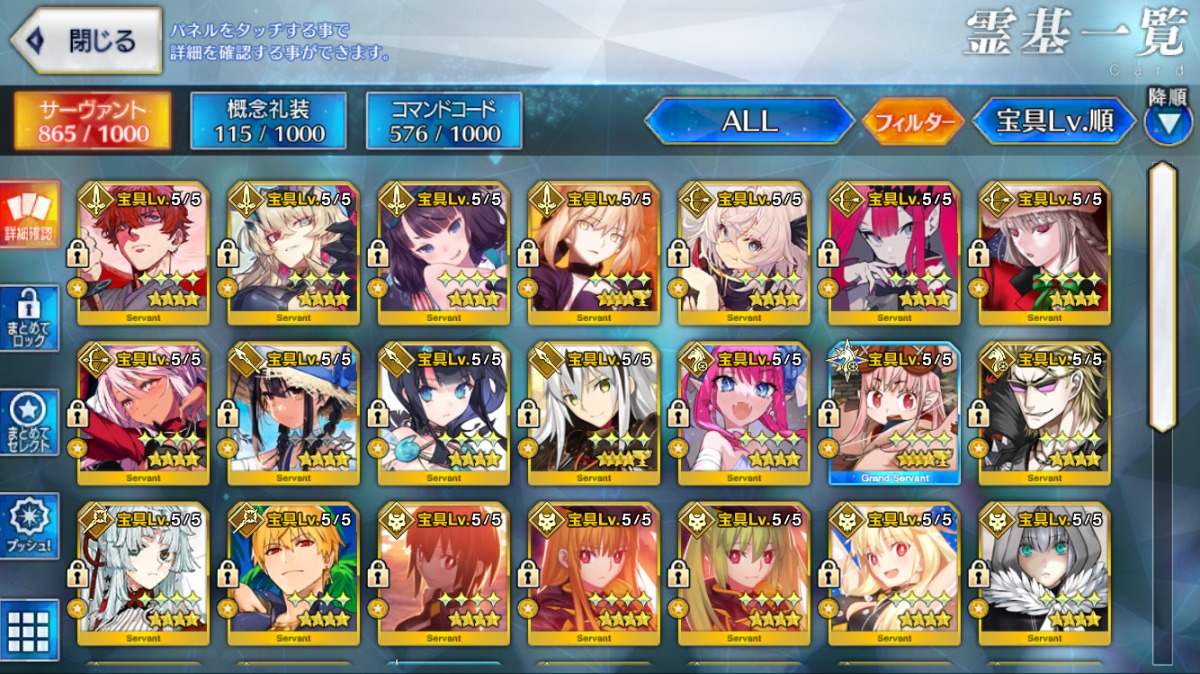This screenshot has width=1200, height=674.
Task: Switch the grid layout view icon
Action: (30, 630)
